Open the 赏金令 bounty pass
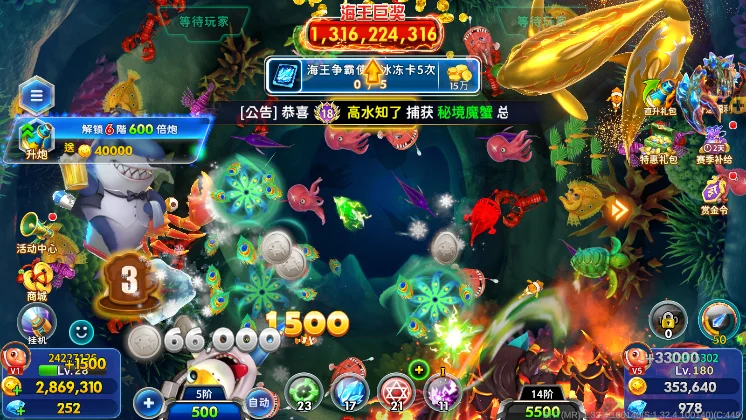746x420 pixels. click(x=714, y=193)
